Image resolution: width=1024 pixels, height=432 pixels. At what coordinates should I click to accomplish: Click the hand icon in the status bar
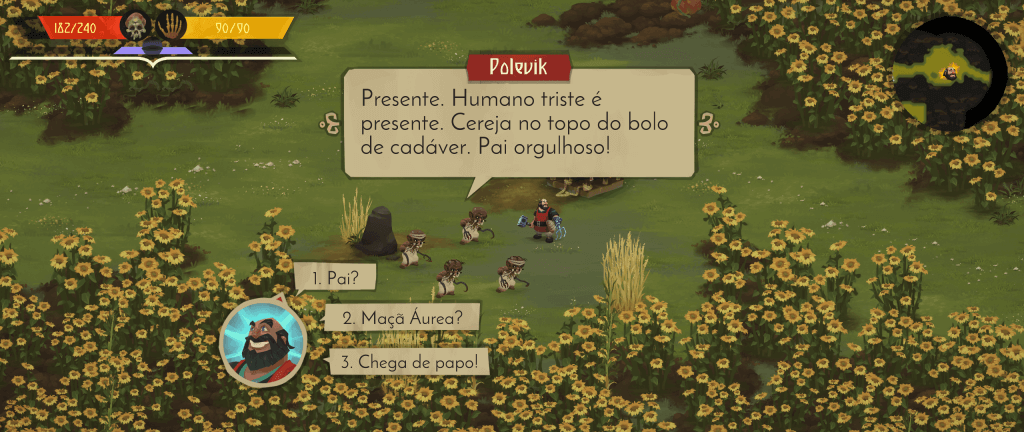click(x=171, y=25)
